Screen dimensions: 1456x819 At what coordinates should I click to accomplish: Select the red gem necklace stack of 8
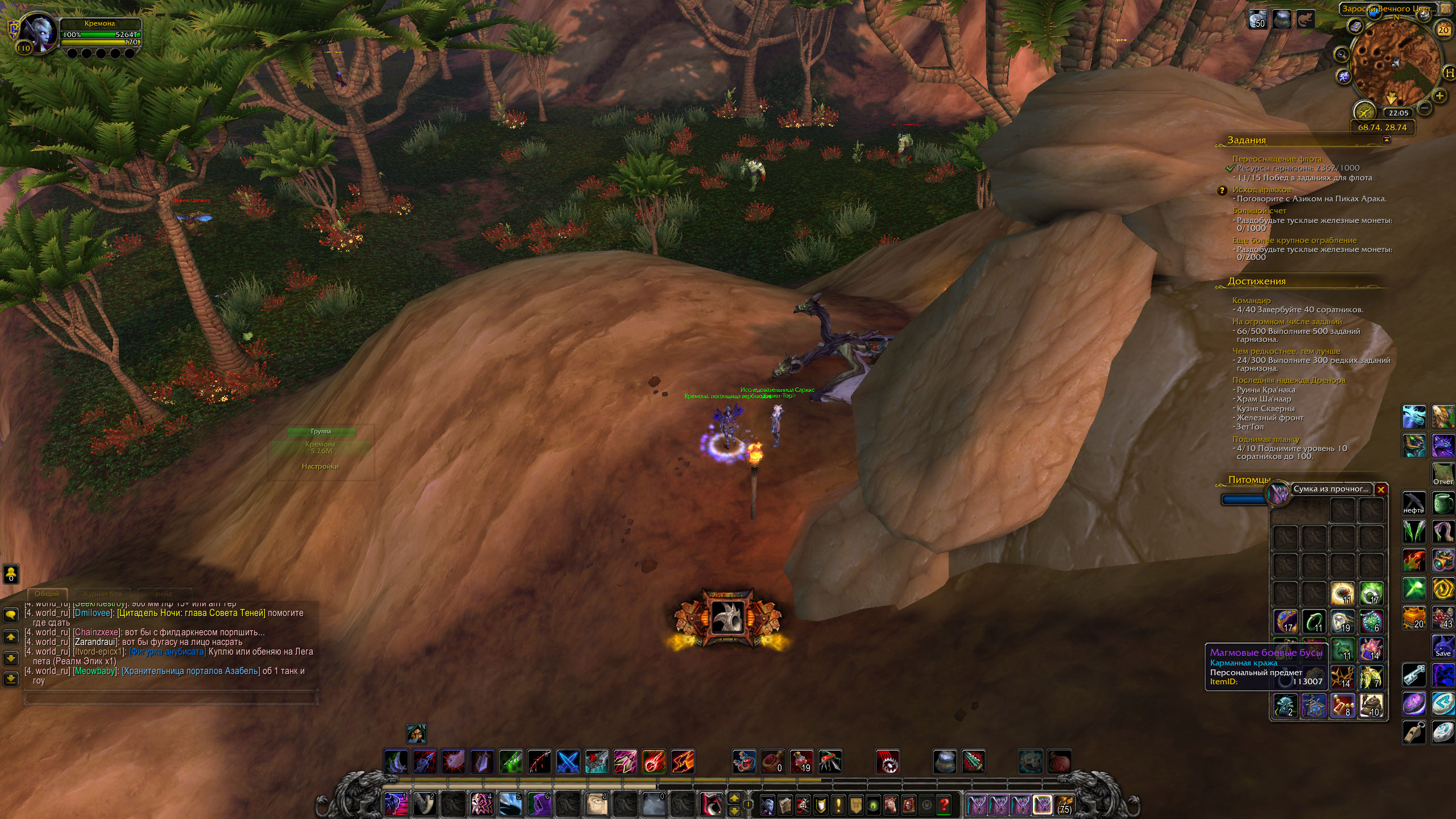(1343, 706)
